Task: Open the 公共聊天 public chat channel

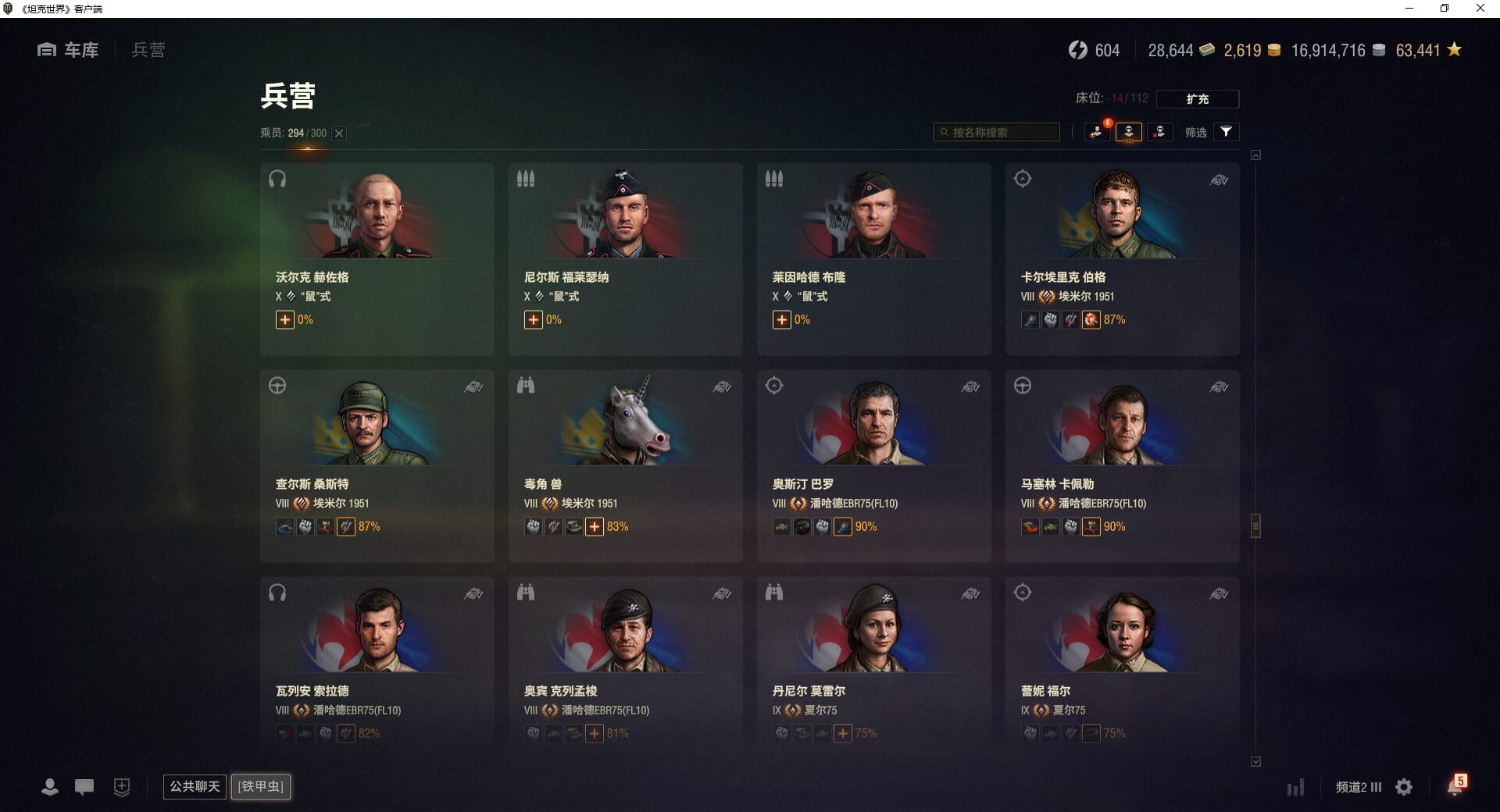Action: pyautogui.click(x=195, y=786)
